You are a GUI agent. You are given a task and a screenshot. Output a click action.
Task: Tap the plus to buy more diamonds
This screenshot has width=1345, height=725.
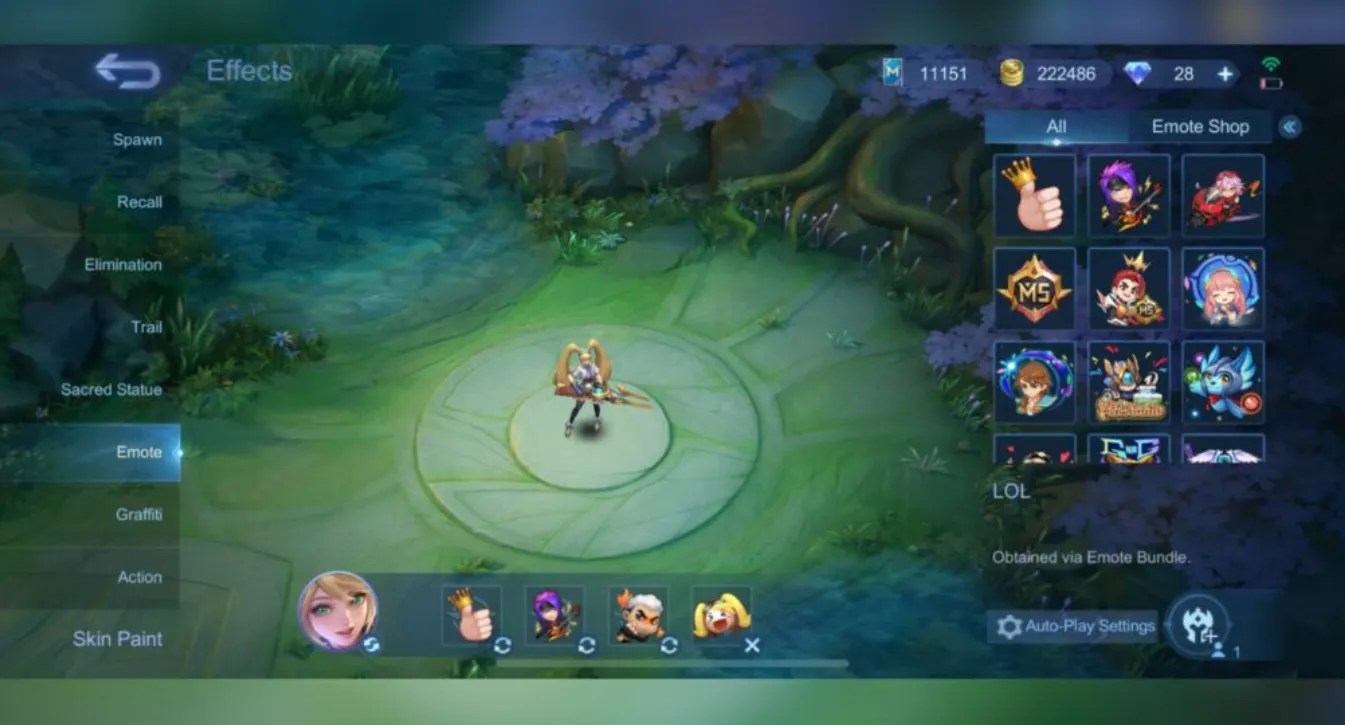click(x=1224, y=73)
